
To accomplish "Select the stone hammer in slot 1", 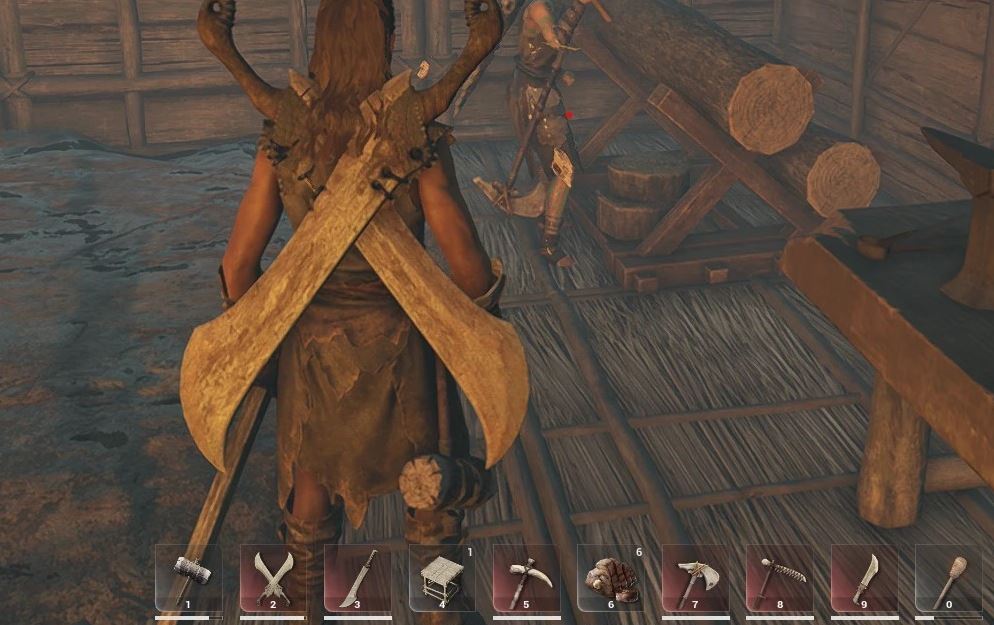I will click(189, 577).
